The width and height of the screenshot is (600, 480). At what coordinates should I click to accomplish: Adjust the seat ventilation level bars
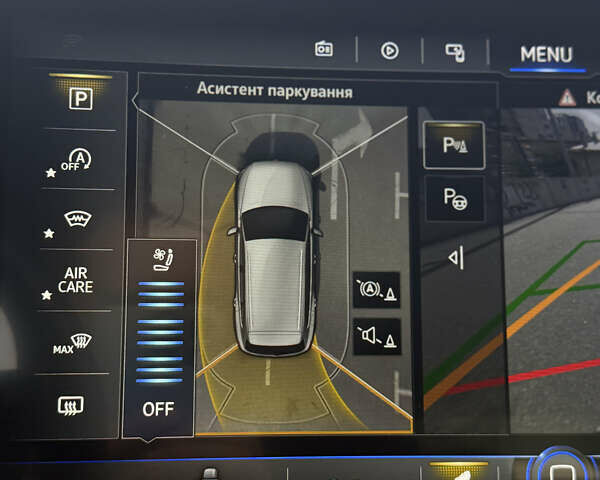tap(159, 332)
